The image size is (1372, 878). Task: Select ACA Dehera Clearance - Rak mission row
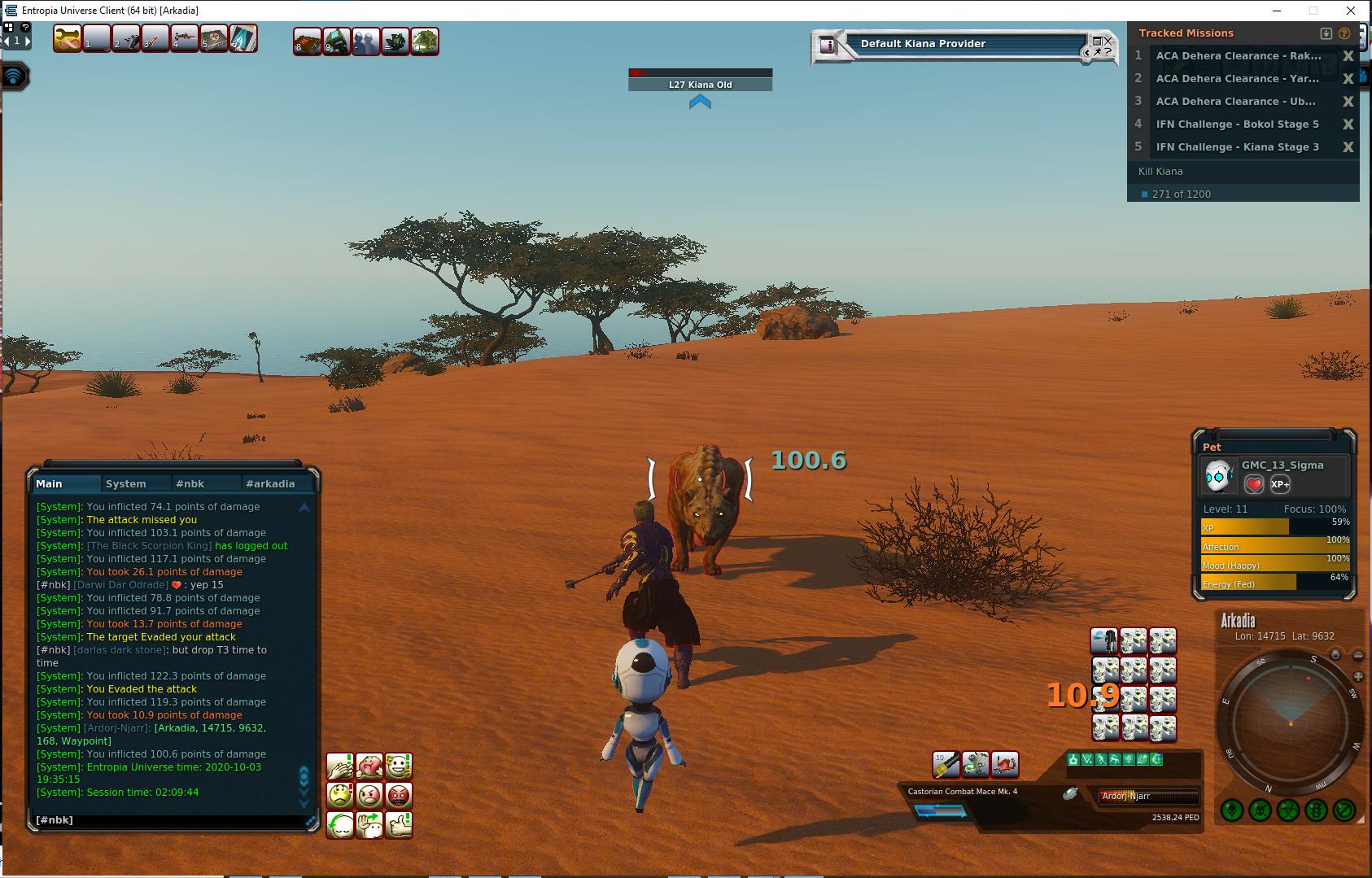pos(1237,56)
